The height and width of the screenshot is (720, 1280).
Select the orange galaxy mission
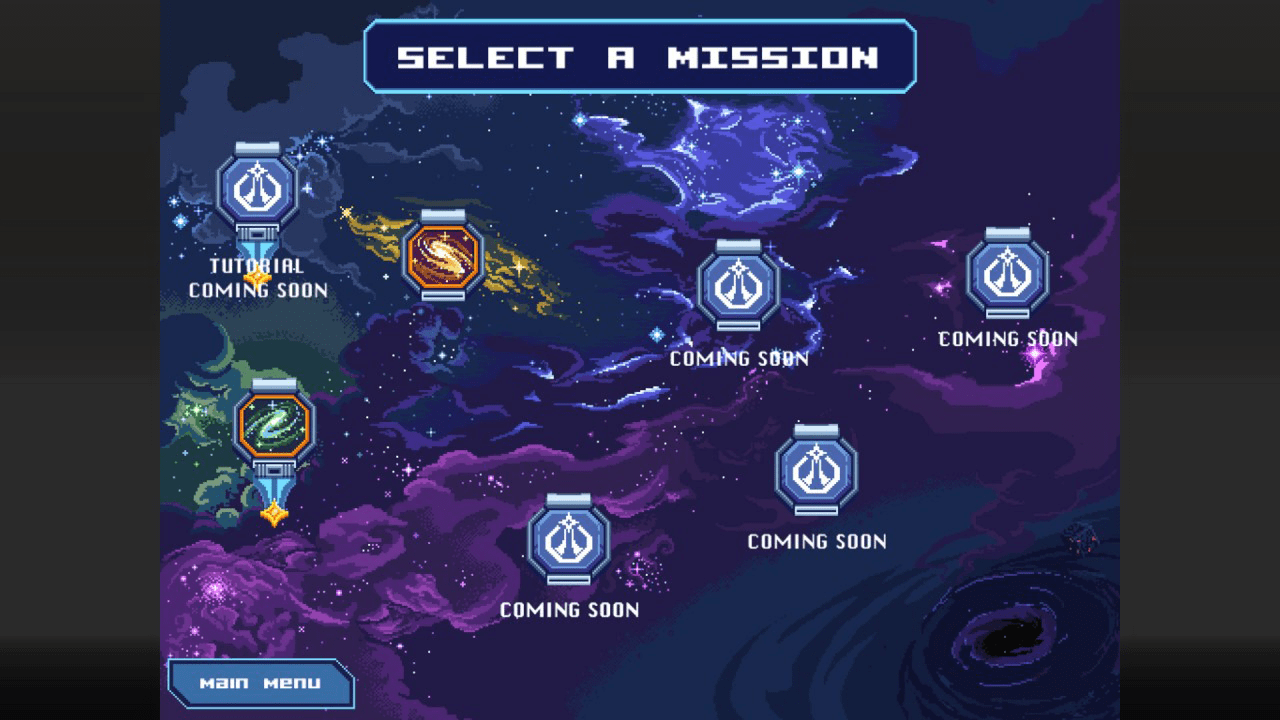[x=443, y=256]
